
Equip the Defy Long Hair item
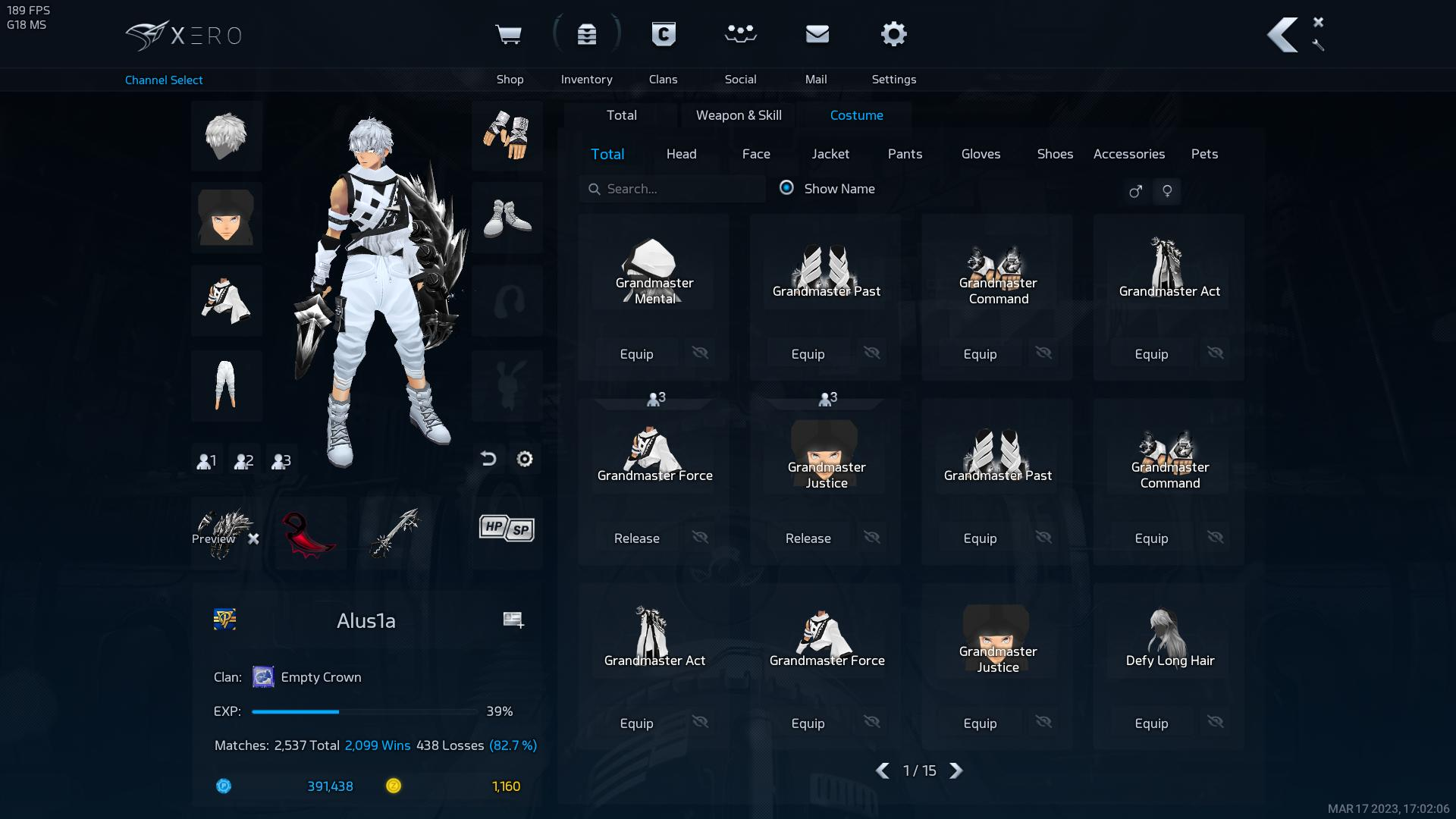(1151, 723)
